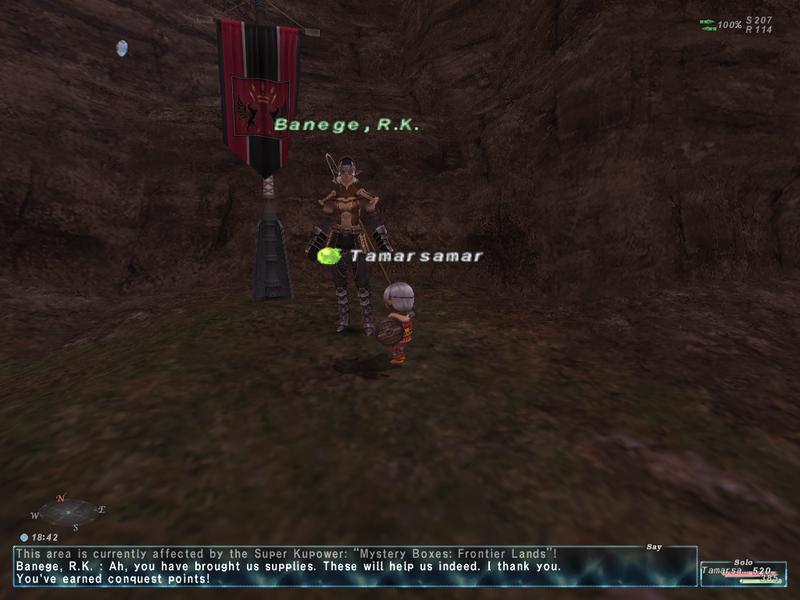The height and width of the screenshot is (600, 800).
Task: Target the Banege, R.K. nameplate
Action: pyautogui.click(x=347, y=125)
